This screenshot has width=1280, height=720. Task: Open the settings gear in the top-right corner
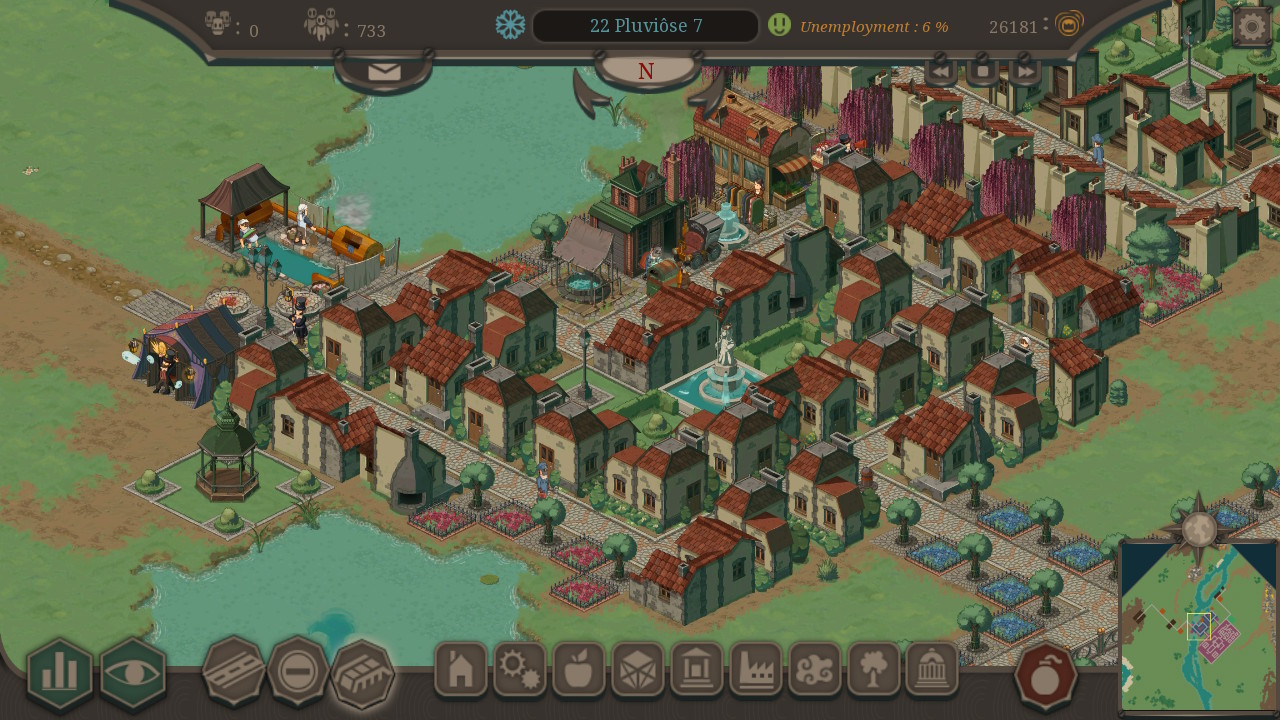tap(1252, 24)
